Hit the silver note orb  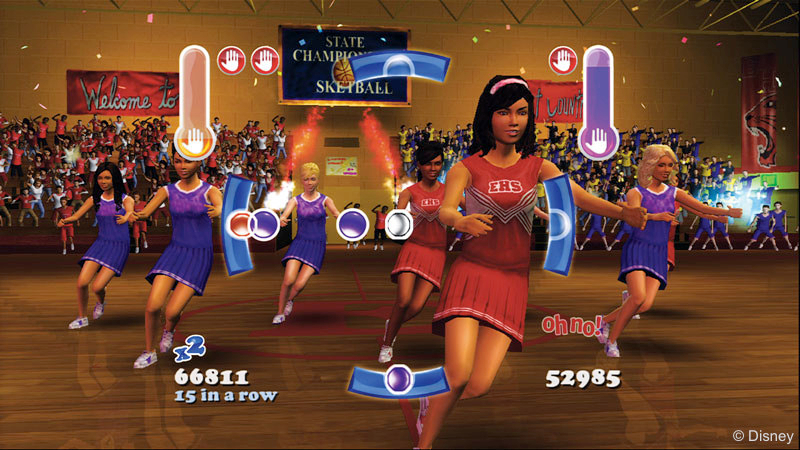(x=399, y=223)
